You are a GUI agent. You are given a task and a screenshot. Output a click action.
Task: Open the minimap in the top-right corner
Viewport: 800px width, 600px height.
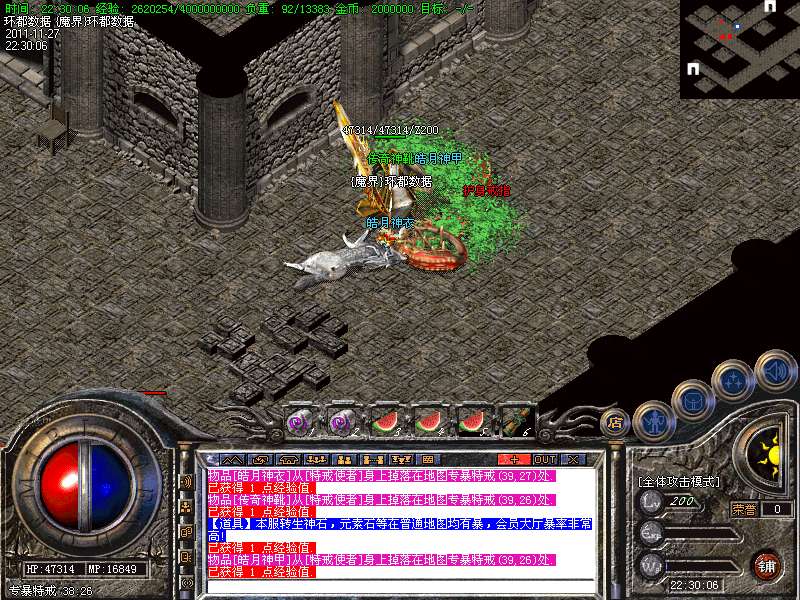740,48
